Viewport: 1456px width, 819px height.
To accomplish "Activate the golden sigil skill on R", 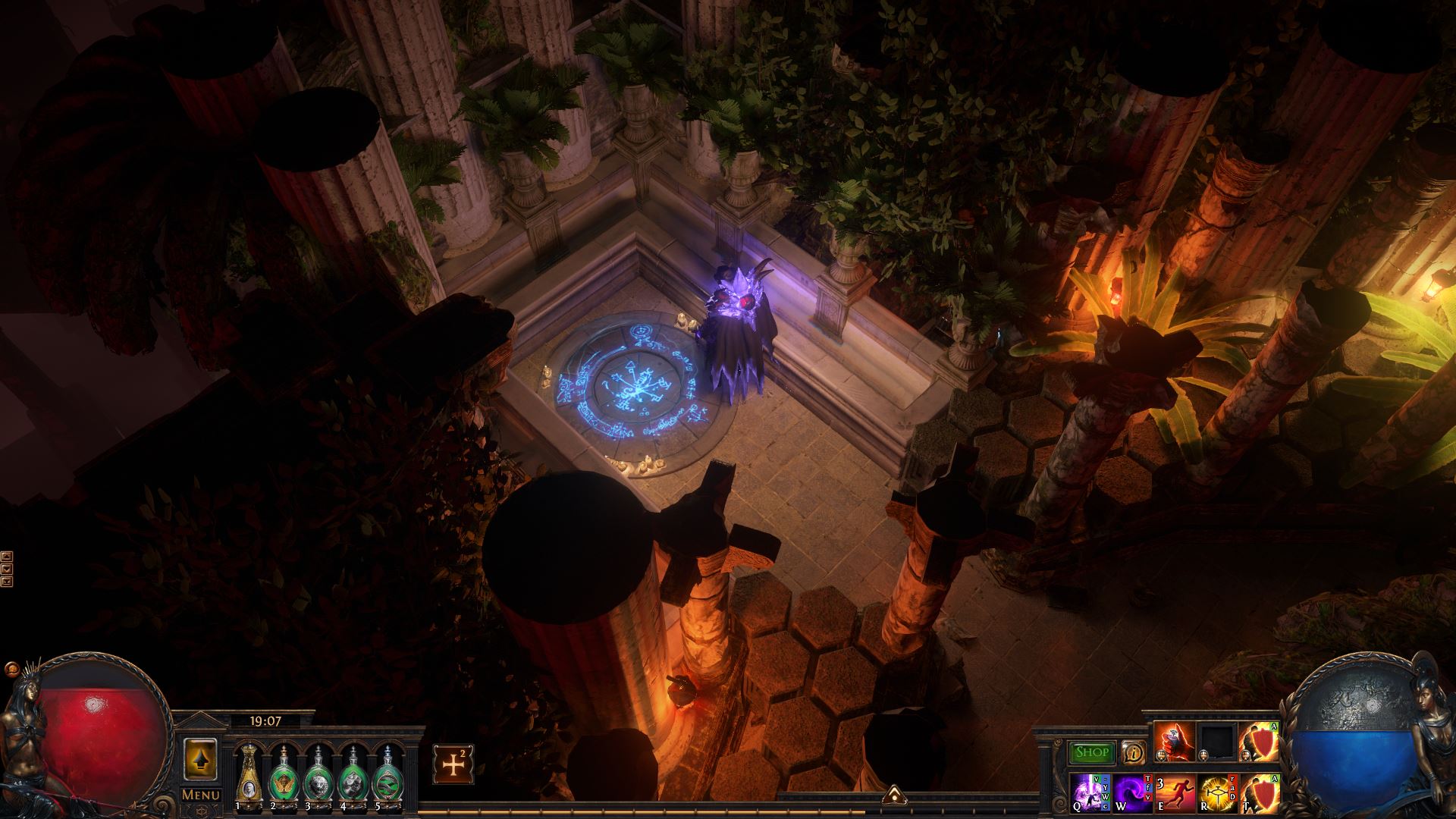I will click(x=1216, y=793).
